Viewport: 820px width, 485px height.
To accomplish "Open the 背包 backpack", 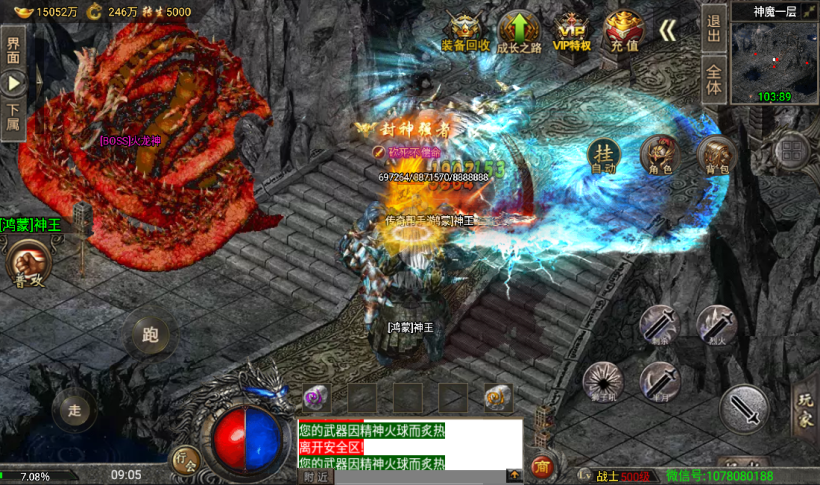I will point(716,155).
